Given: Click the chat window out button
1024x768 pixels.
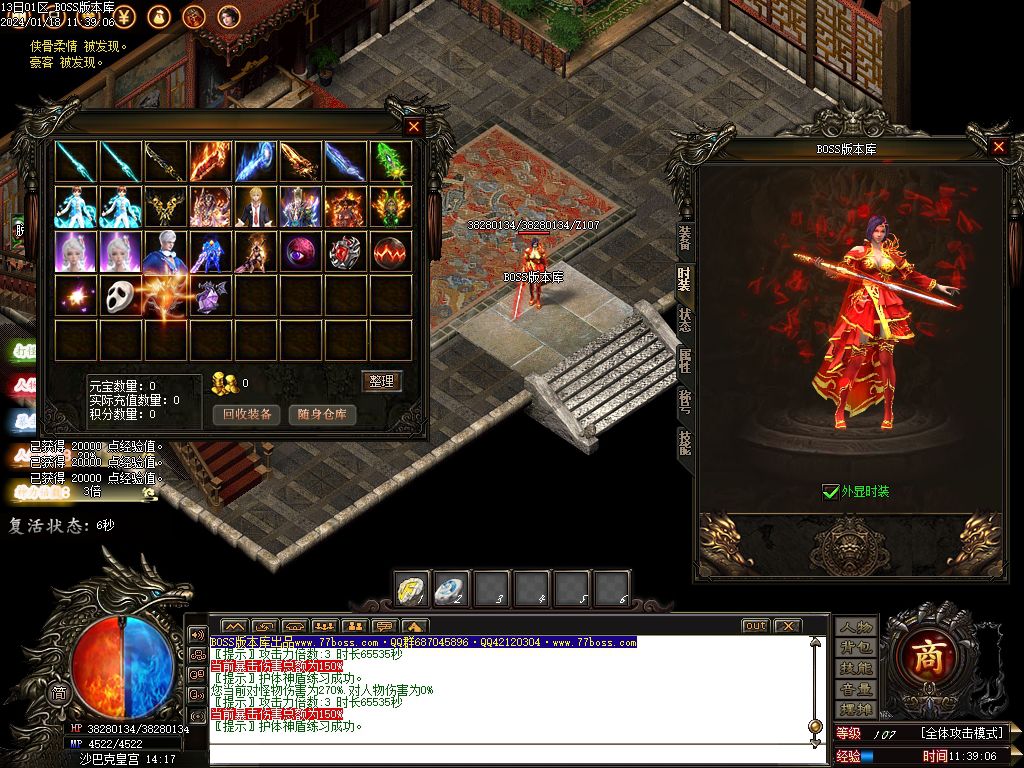Looking at the screenshot, I should pyautogui.click(x=755, y=626).
